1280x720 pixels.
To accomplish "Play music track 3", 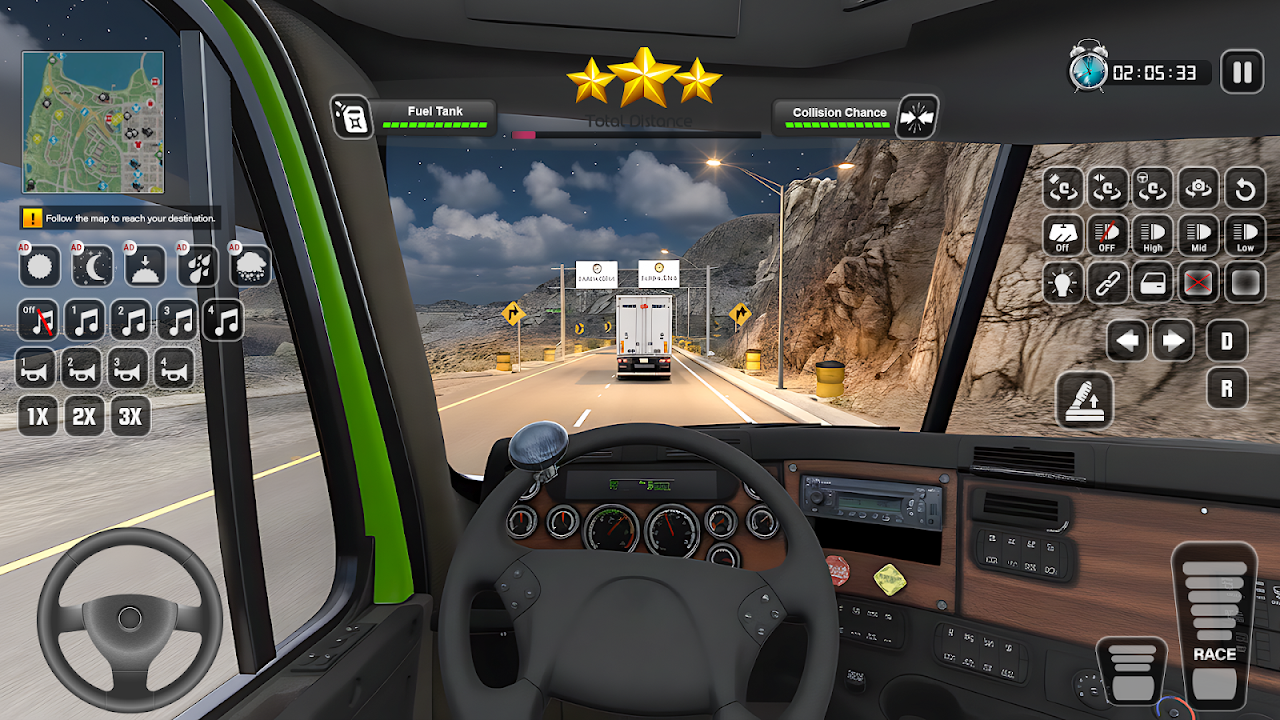I will [x=177, y=321].
